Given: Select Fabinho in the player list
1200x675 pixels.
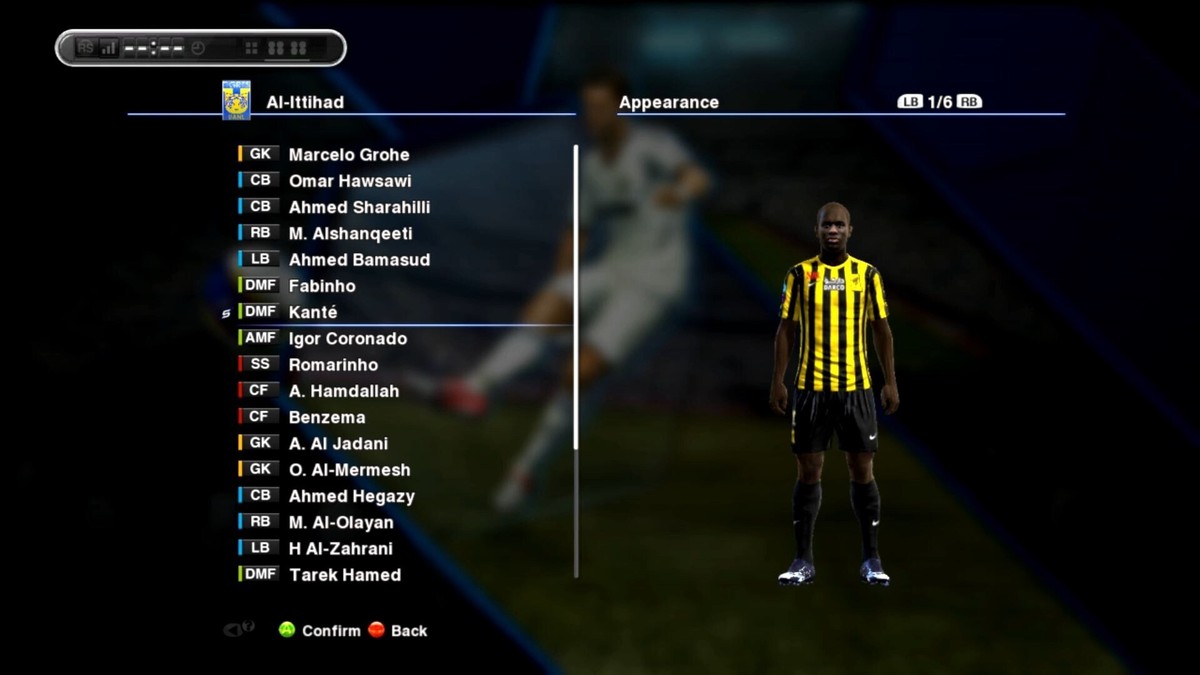Looking at the screenshot, I should tap(322, 286).
